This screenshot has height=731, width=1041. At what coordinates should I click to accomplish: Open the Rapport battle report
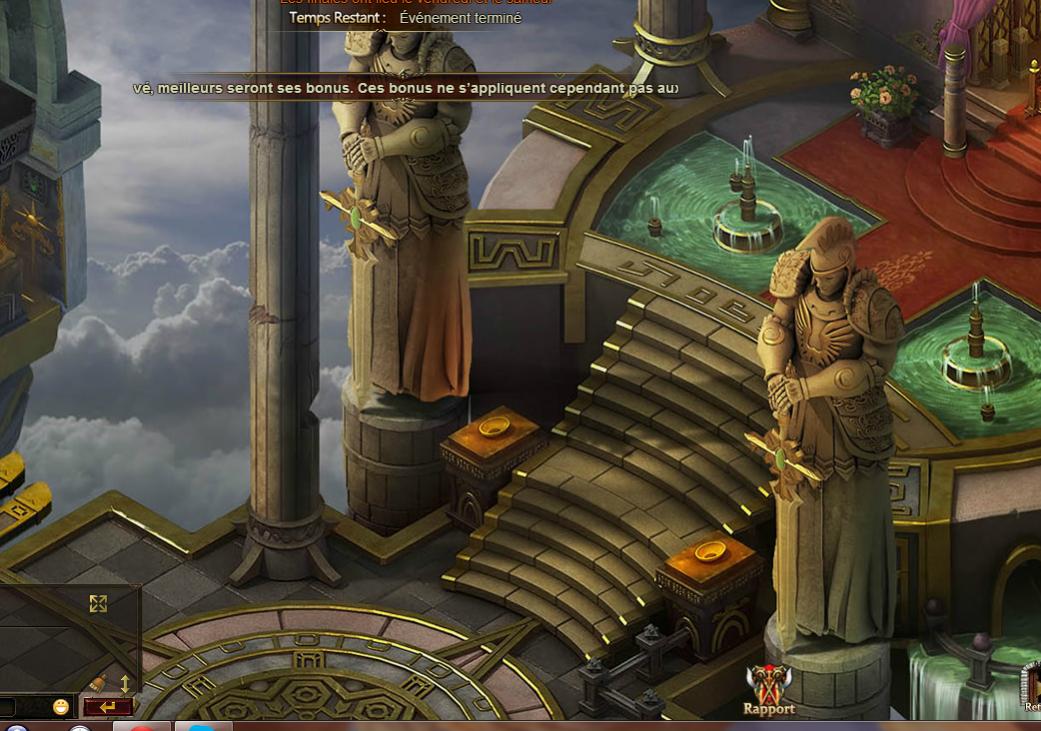click(x=768, y=688)
